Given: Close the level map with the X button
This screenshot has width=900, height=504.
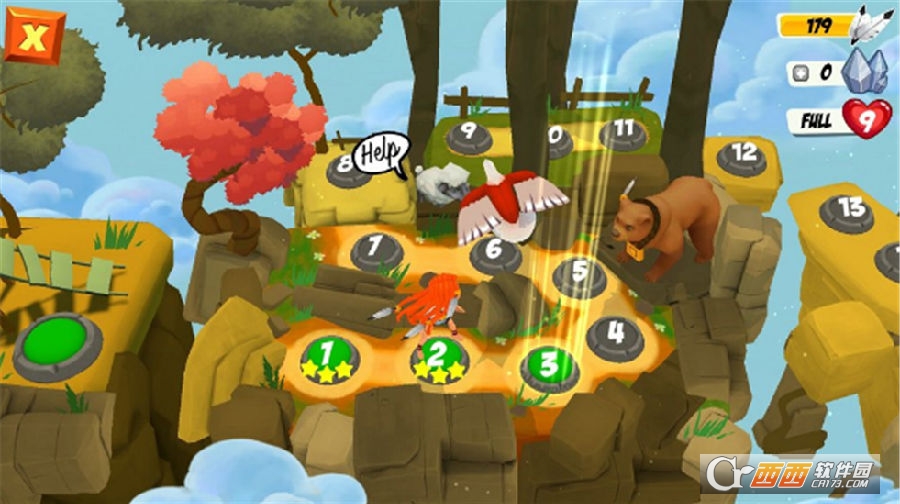Looking at the screenshot, I should pyautogui.click(x=34, y=39).
